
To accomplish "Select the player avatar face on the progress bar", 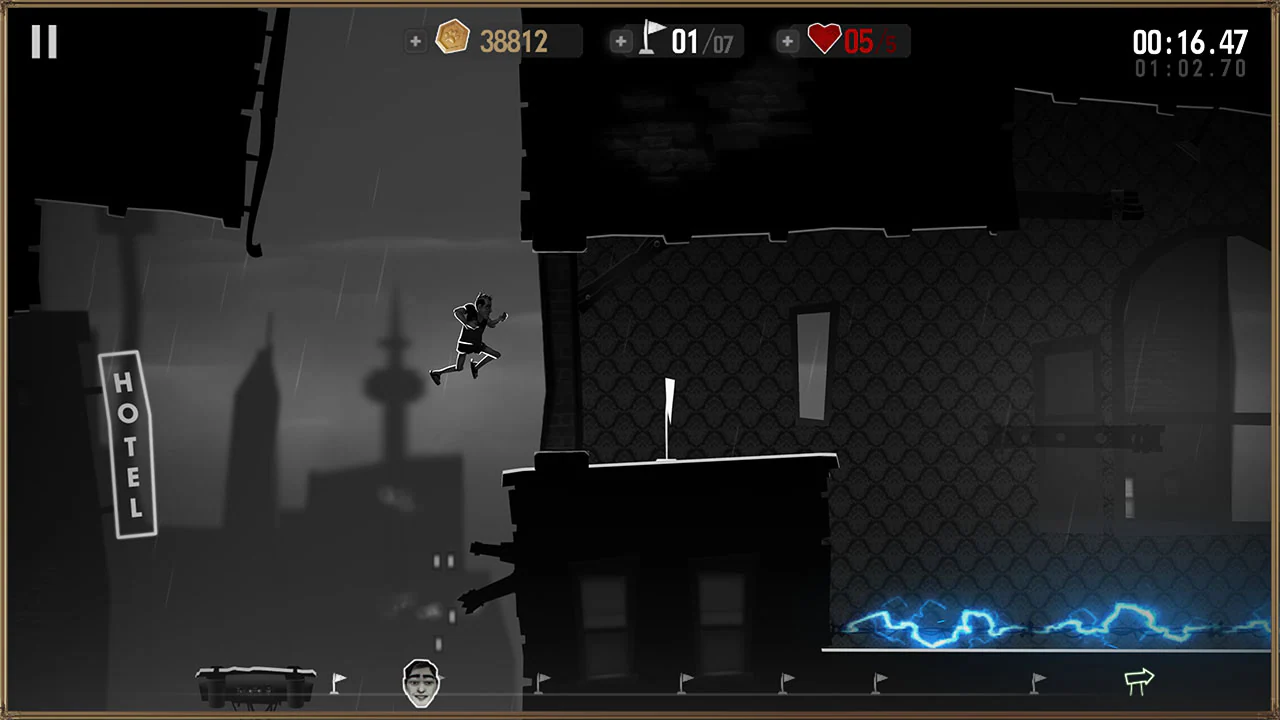I will click(x=420, y=681).
